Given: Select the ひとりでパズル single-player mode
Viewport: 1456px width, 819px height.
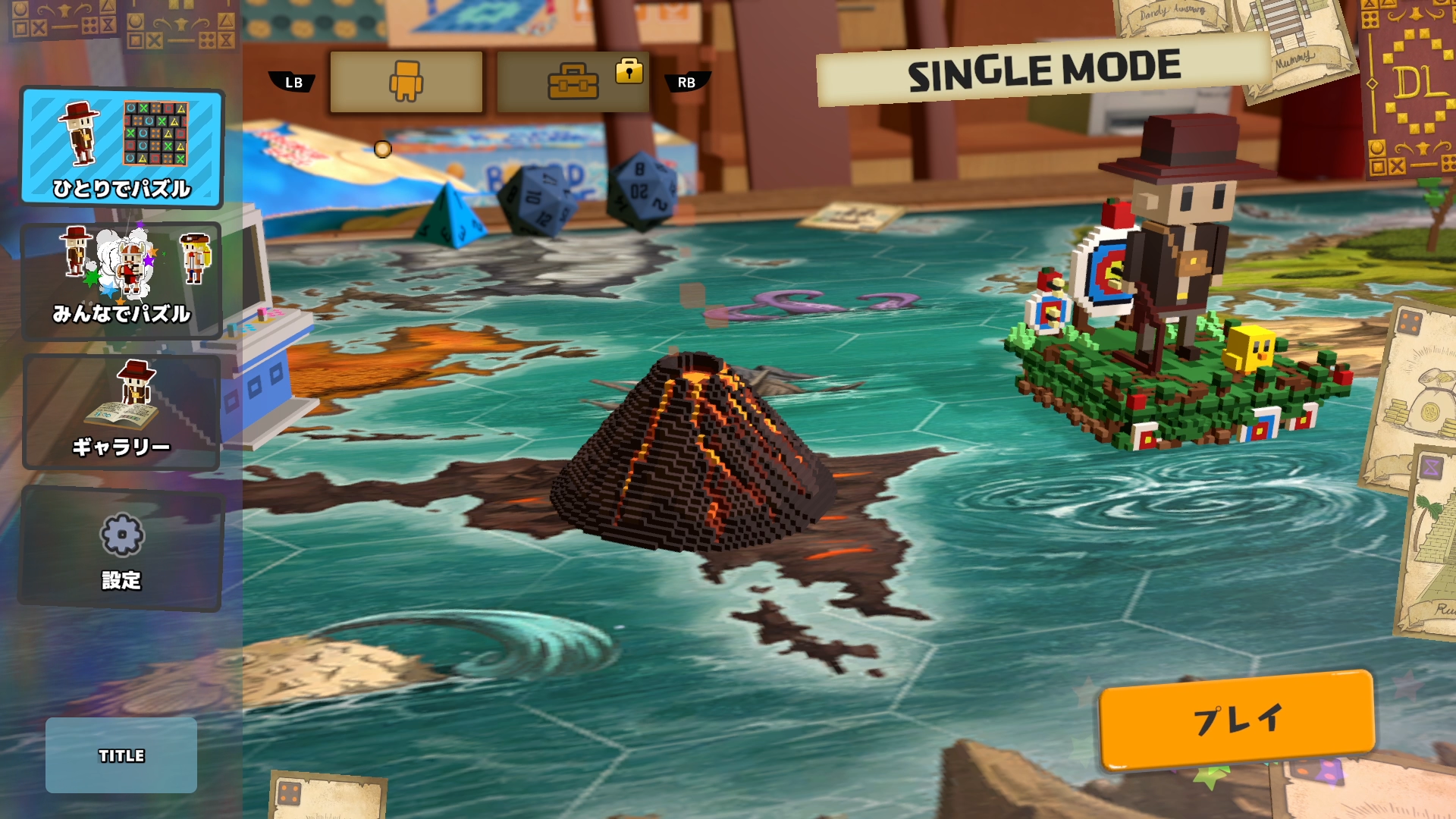Looking at the screenshot, I should (x=121, y=147).
